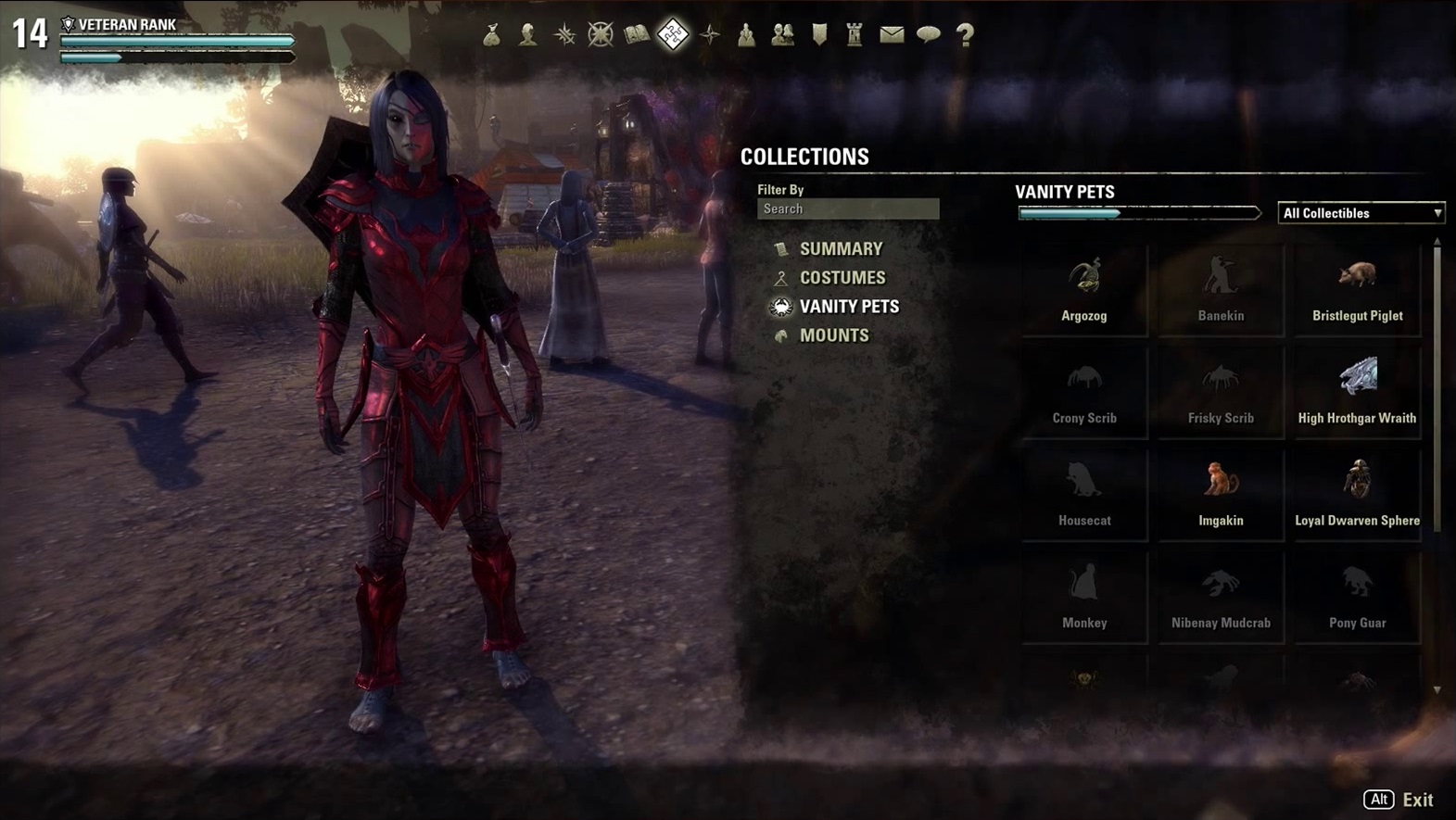1456x820 pixels.
Task: Open the Mounts category
Action: pyautogui.click(x=833, y=335)
